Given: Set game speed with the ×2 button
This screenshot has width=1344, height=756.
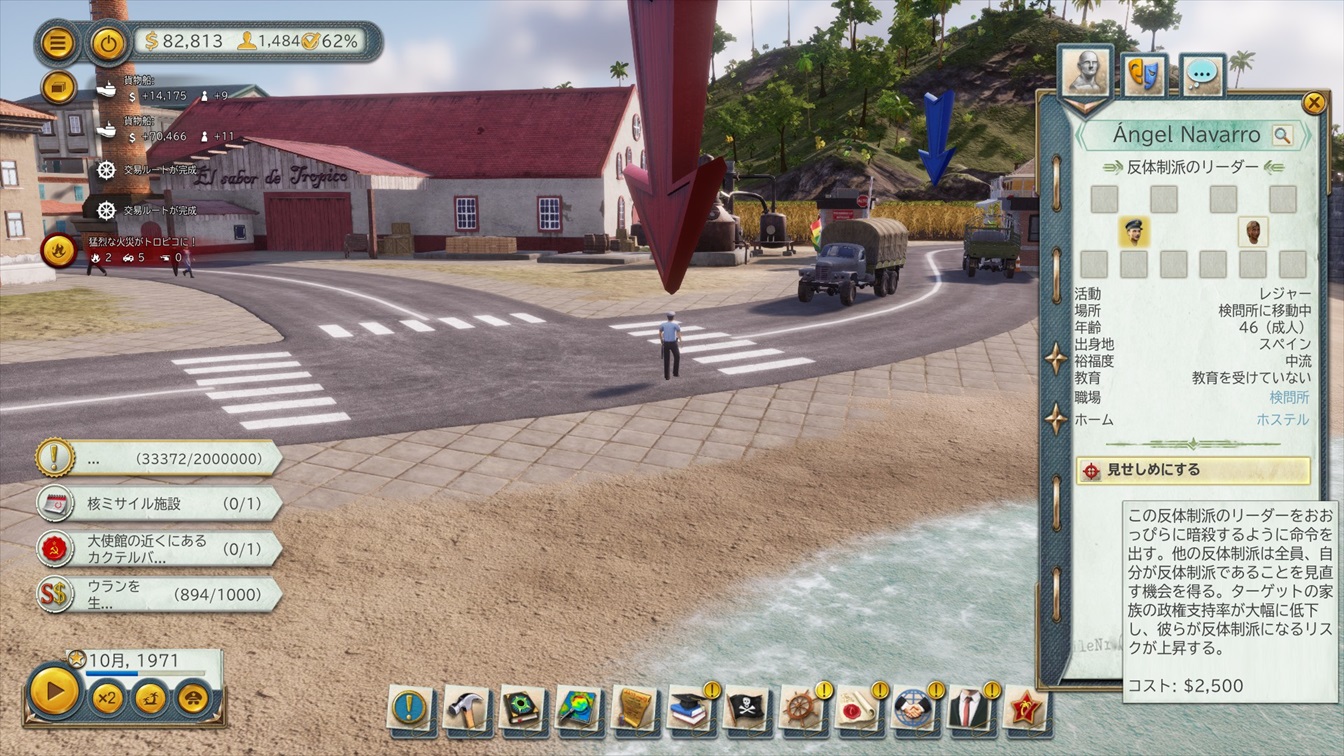Looking at the screenshot, I should (x=106, y=697).
